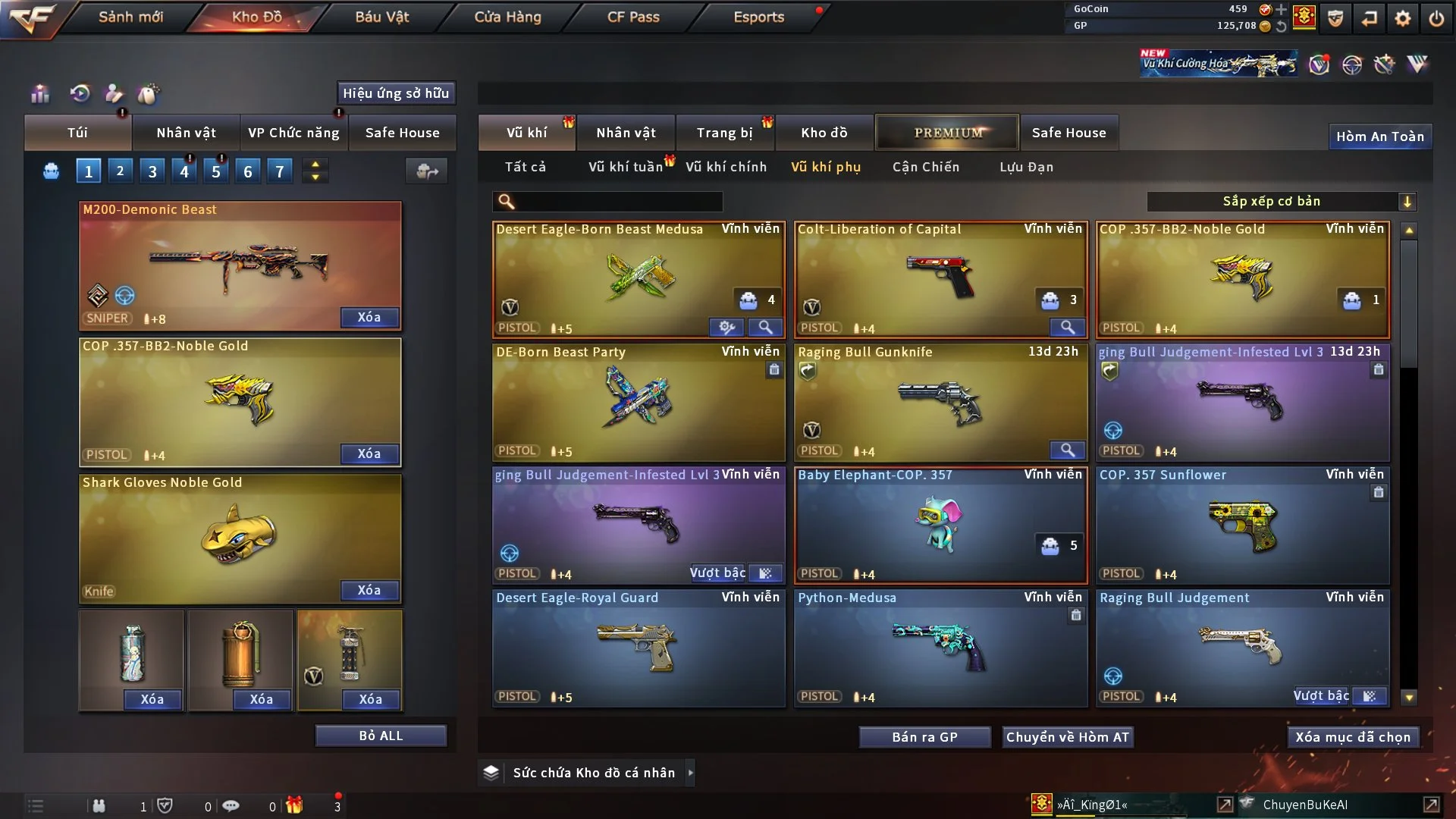Select the Baby Elephant-COP. 357 pistol
Viewport: 1456px width, 819px height.
(x=940, y=525)
